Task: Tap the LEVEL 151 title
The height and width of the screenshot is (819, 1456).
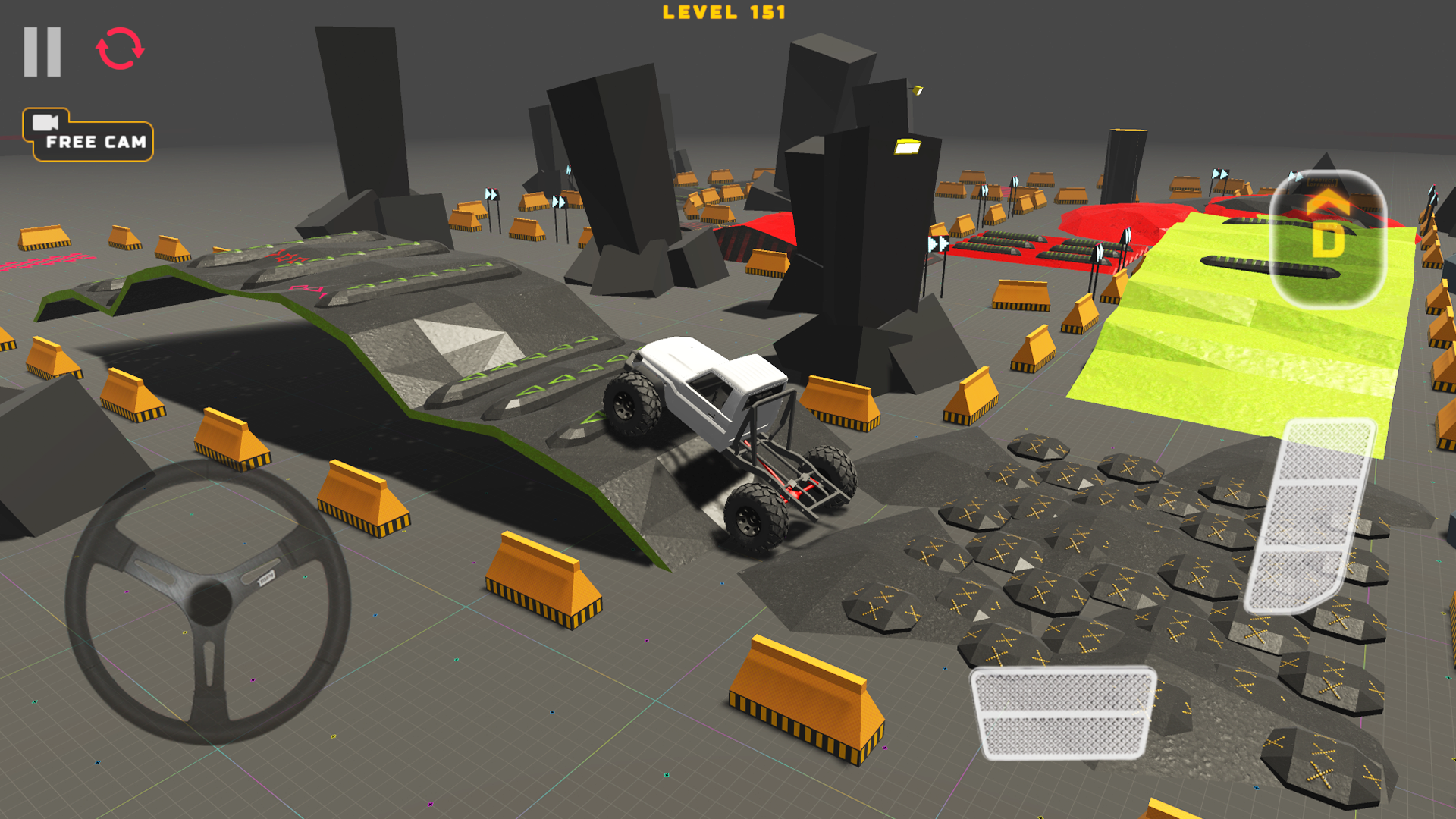Action: (724, 13)
